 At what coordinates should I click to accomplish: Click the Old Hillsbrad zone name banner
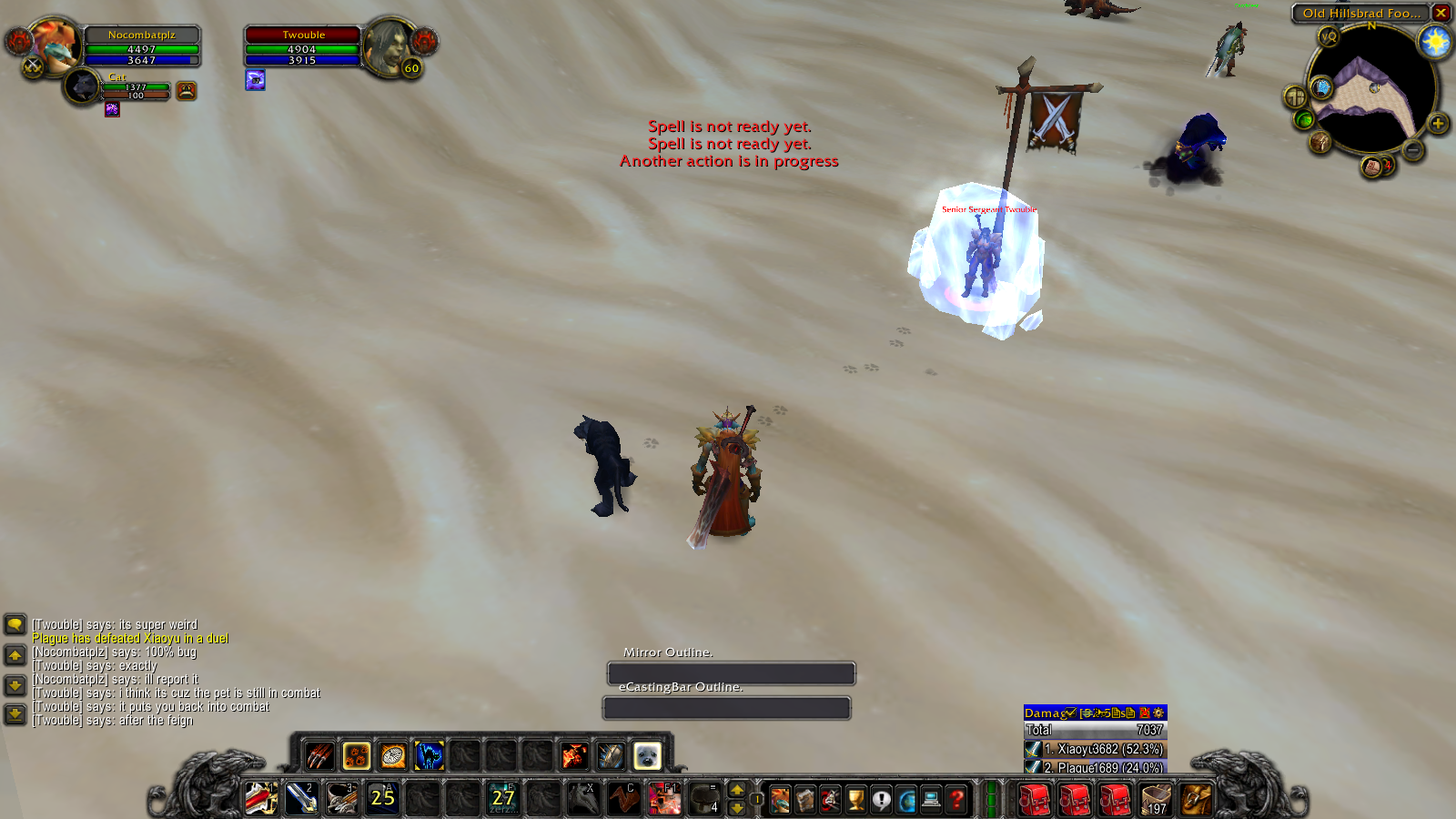click(1361, 13)
